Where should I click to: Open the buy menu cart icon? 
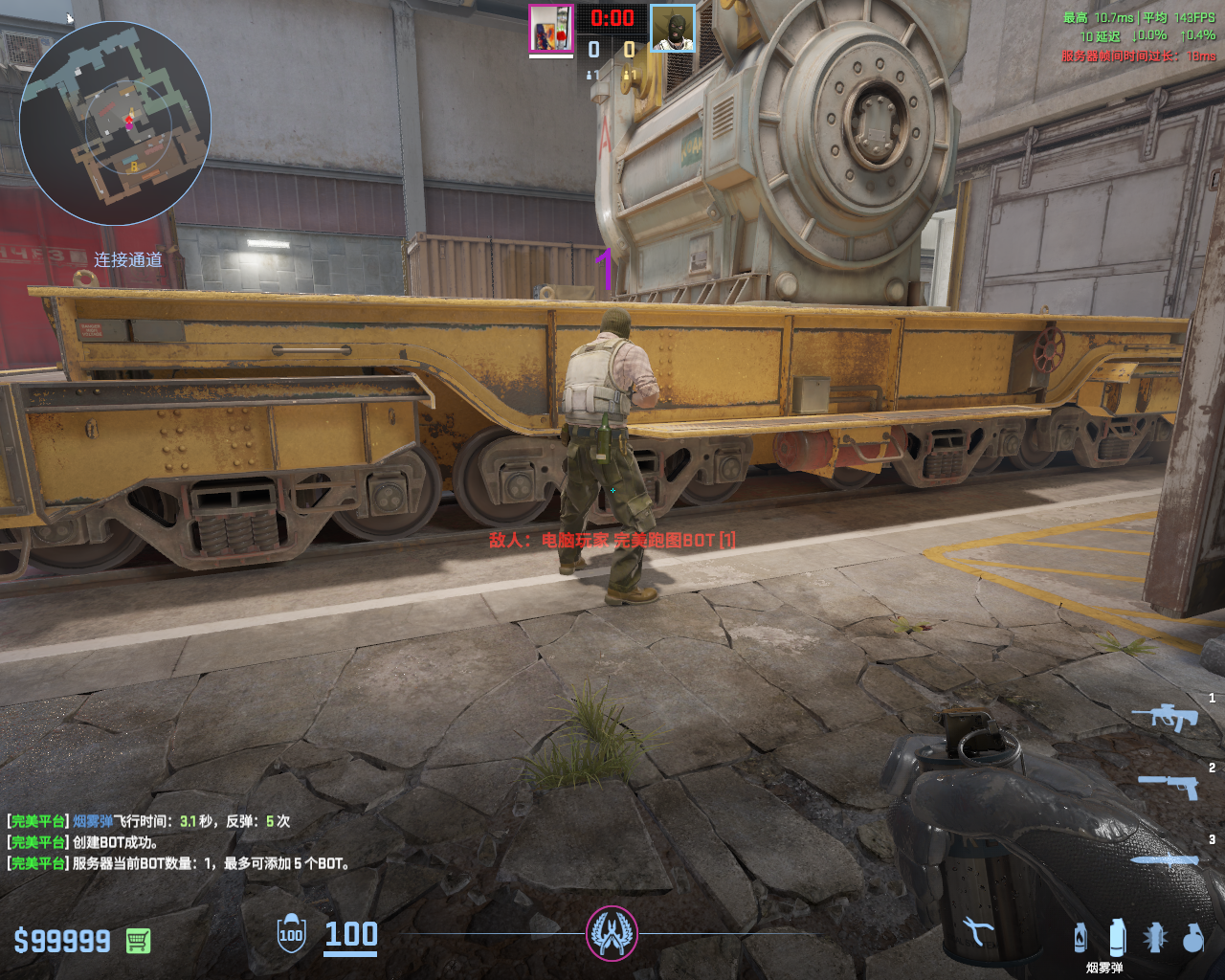(x=138, y=941)
